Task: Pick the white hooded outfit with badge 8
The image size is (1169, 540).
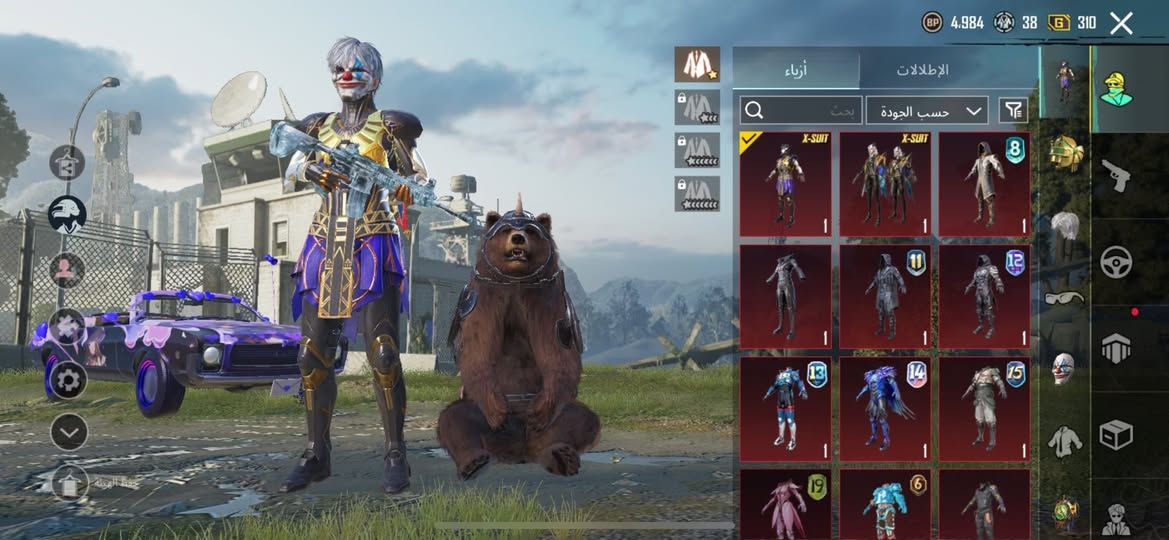Action: click(984, 184)
